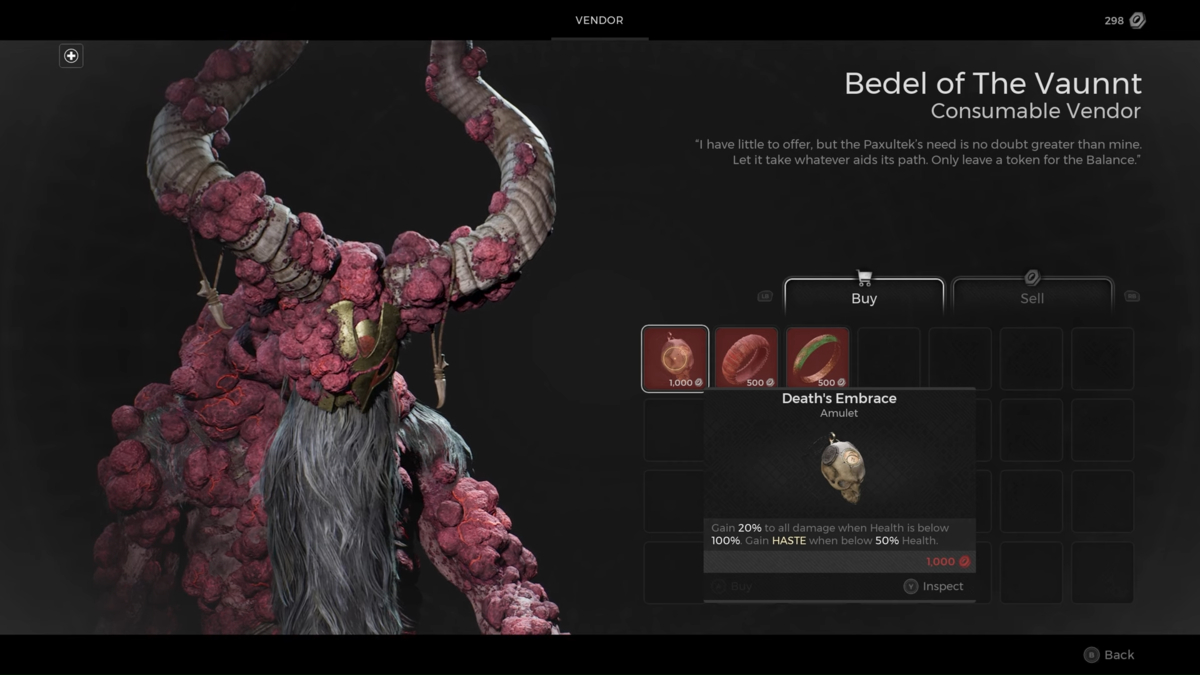Screen dimensions: 1200x675
Task: Open the Buy tab
Action: [x=864, y=297]
